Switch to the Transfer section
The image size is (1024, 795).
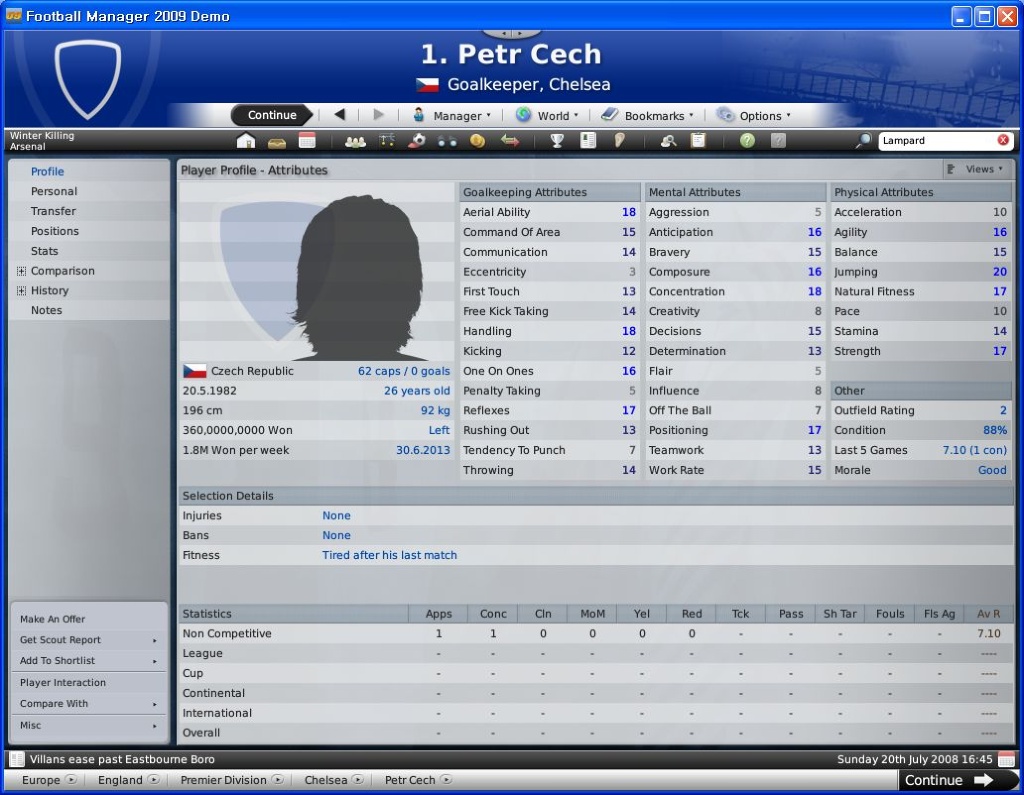click(53, 211)
